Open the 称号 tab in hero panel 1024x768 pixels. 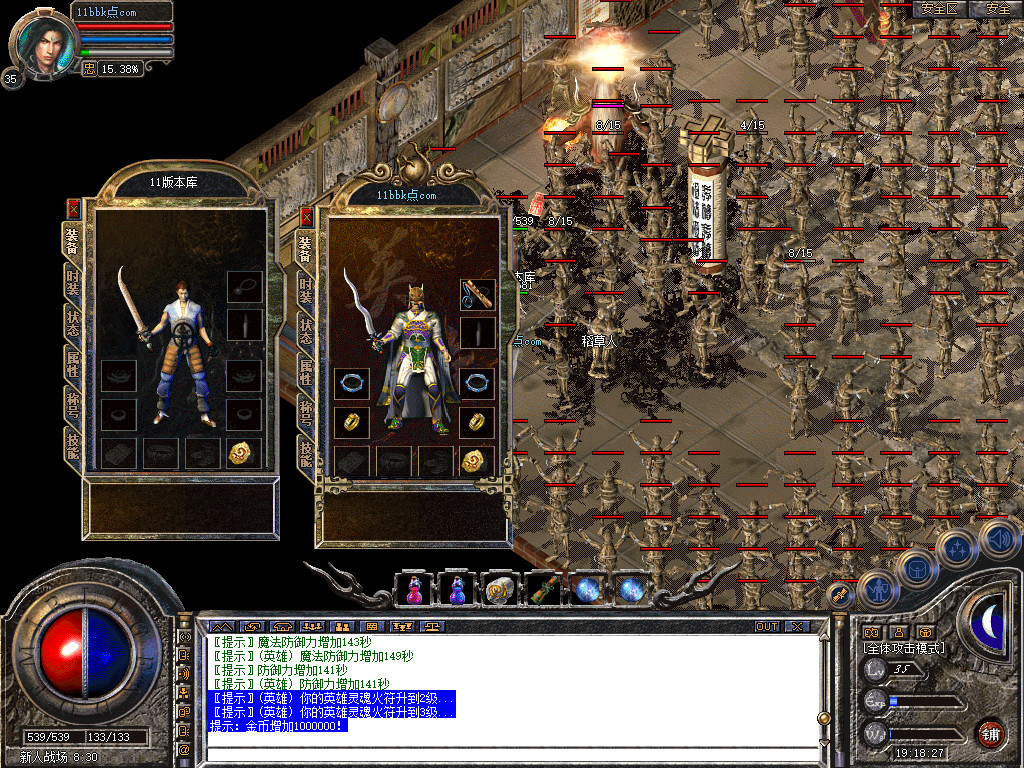307,411
